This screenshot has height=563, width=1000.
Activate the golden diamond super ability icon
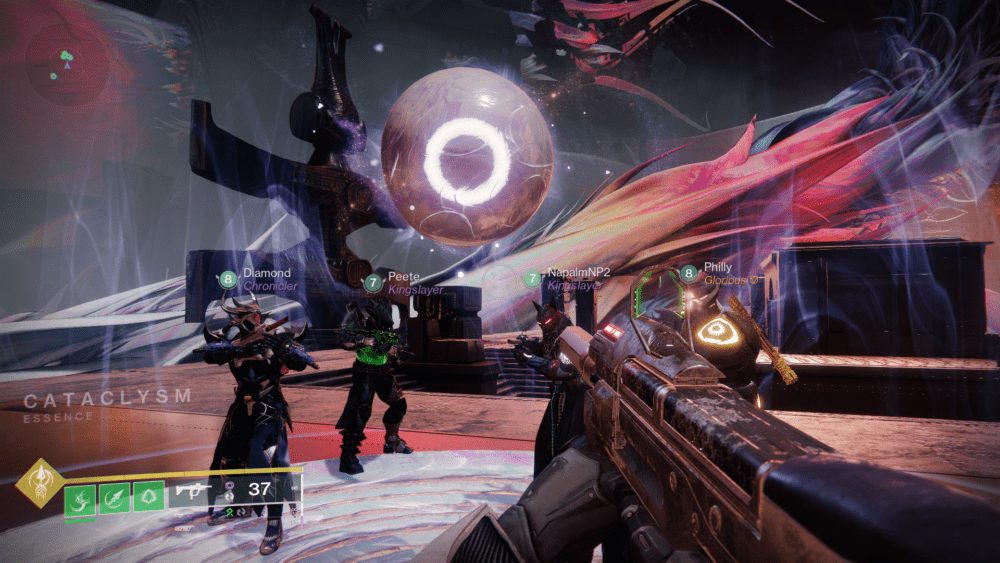point(40,483)
